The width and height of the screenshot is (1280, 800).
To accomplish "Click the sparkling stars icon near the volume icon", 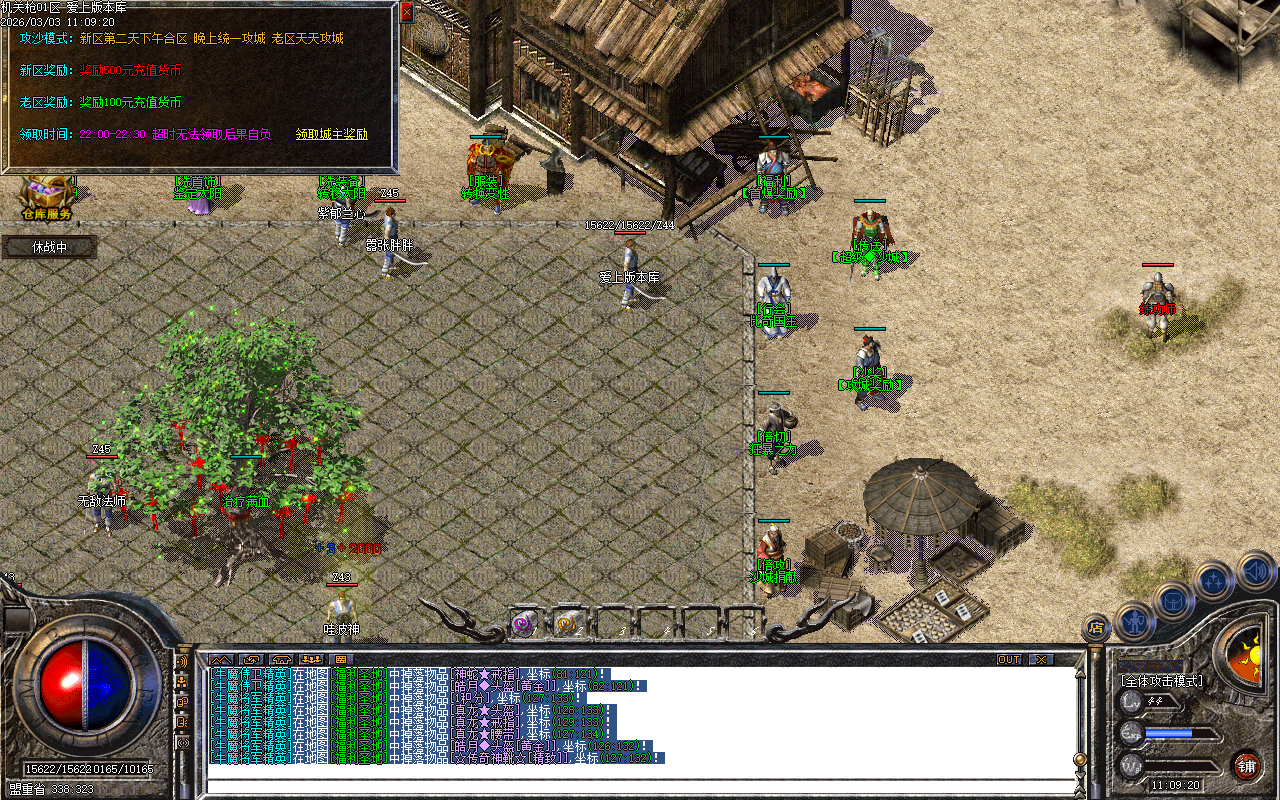I will point(1212,580).
